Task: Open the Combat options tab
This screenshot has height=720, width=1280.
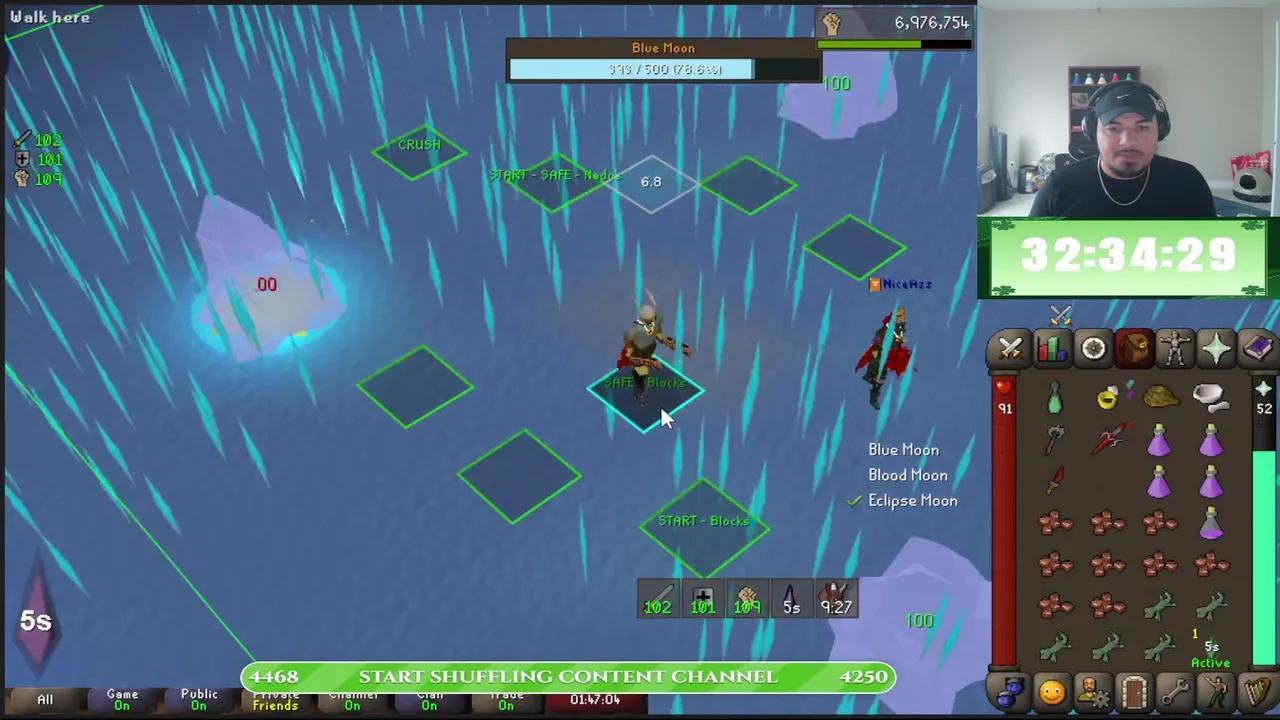Action: [x=1010, y=347]
